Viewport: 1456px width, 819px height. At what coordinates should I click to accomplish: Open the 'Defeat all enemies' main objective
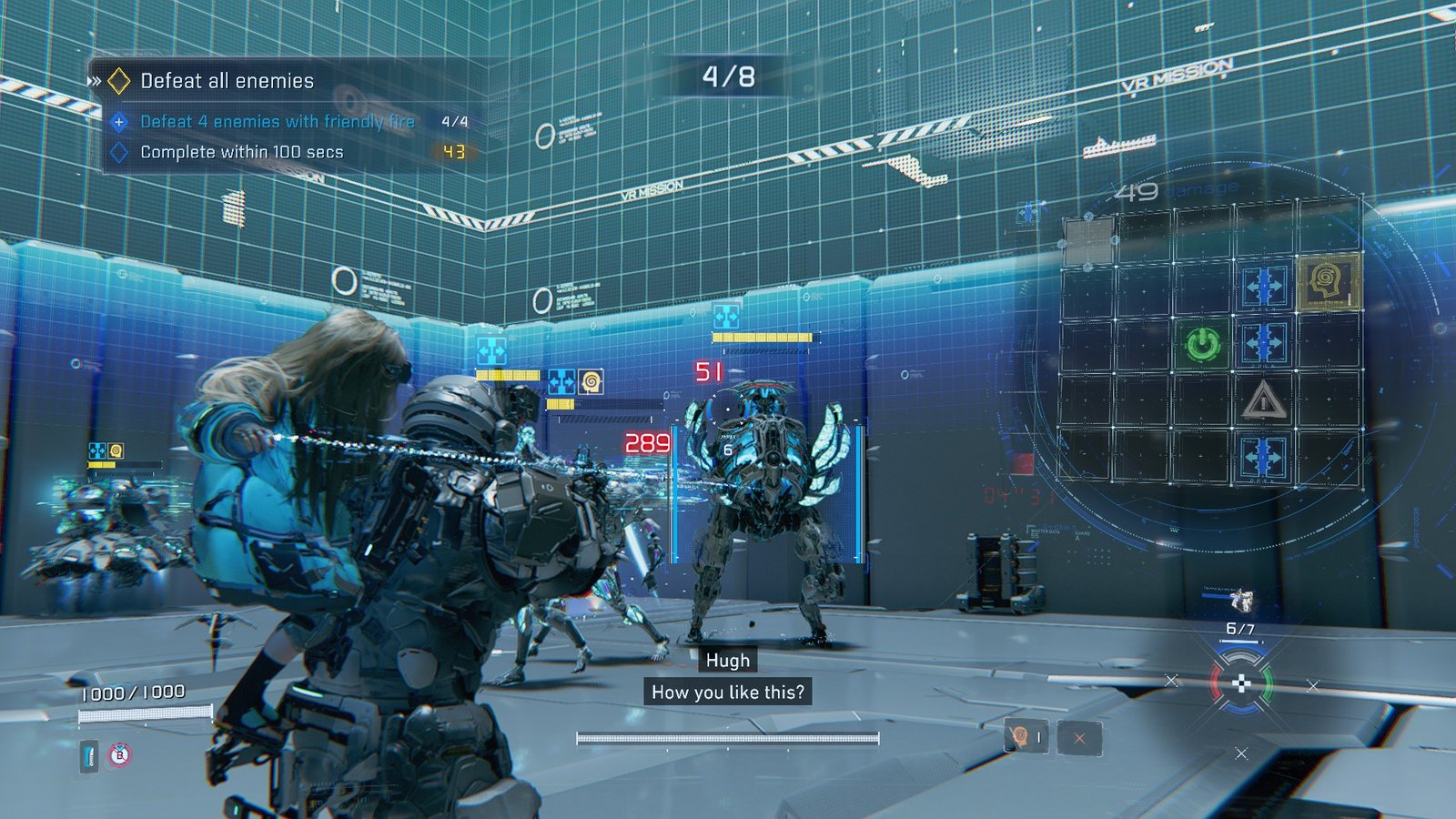click(x=227, y=81)
